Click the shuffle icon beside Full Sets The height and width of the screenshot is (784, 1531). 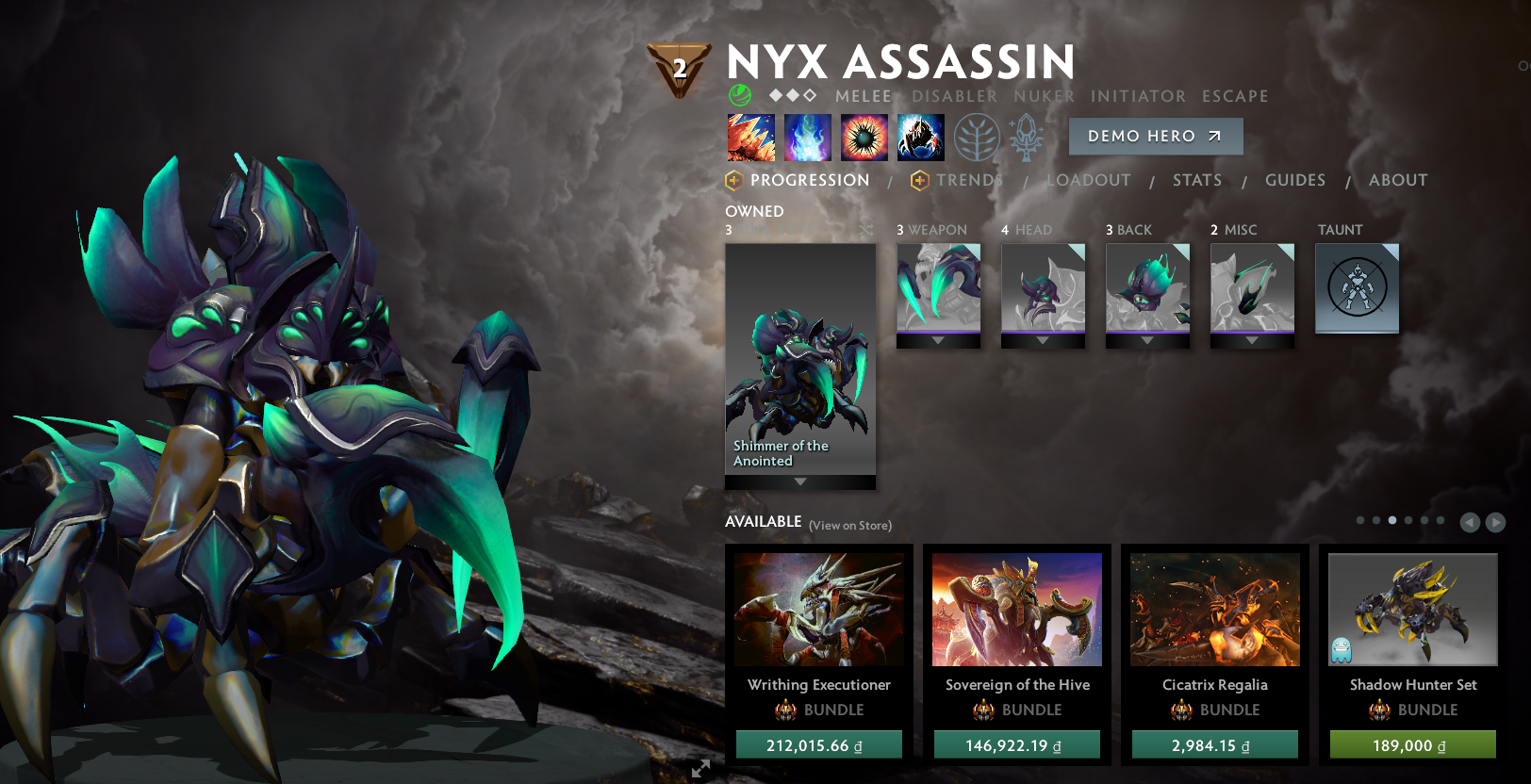coord(865,229)
